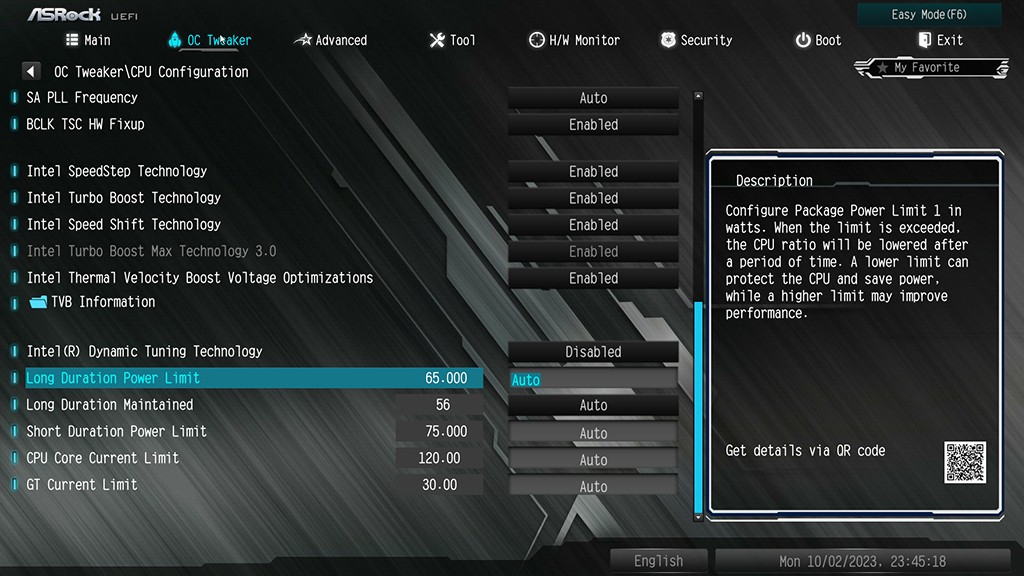
Task: Change the Intel SpeedStep Technology setting
Action: point(593,172)
